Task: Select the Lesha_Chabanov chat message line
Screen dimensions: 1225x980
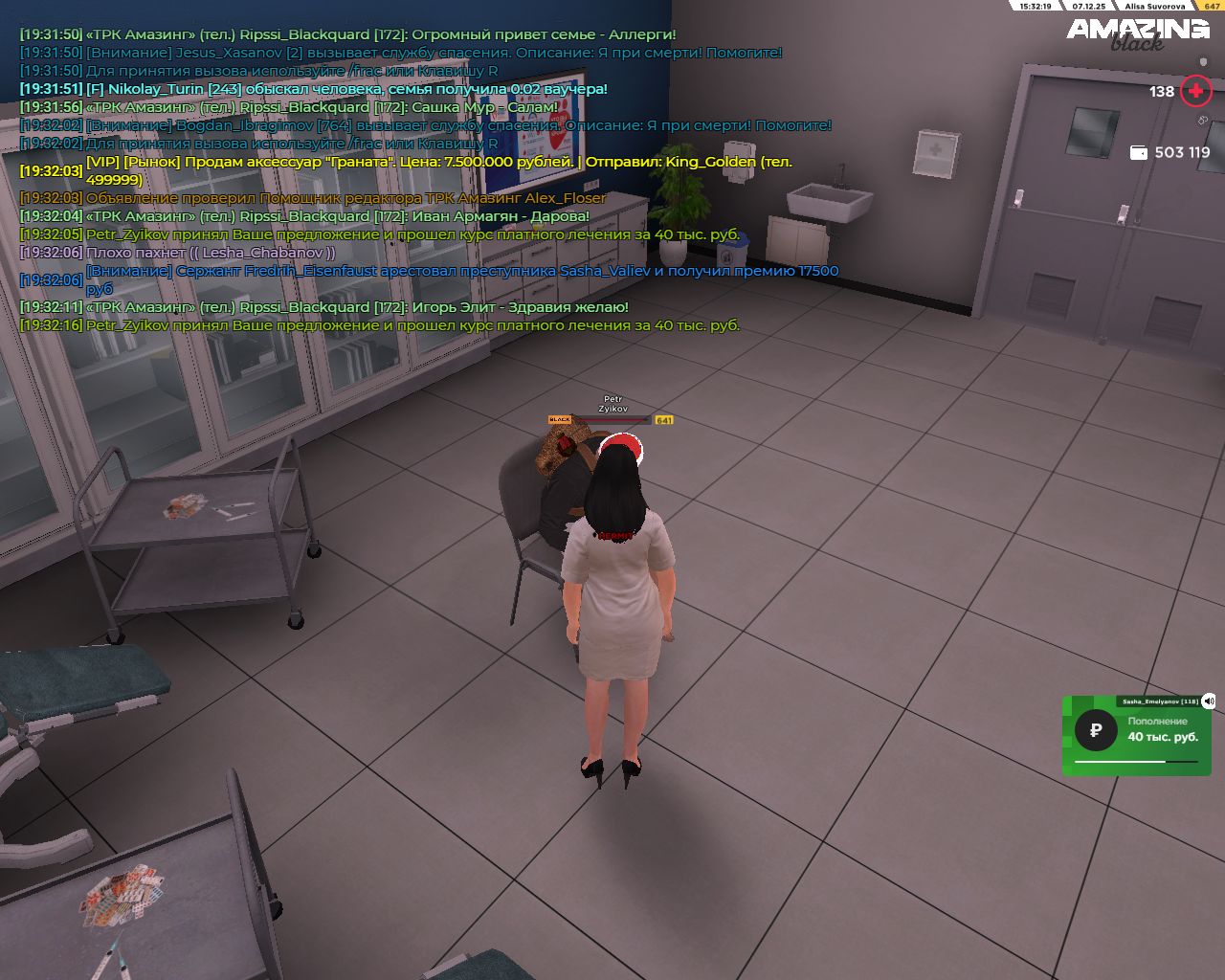Action: click(x=211, y=253)
